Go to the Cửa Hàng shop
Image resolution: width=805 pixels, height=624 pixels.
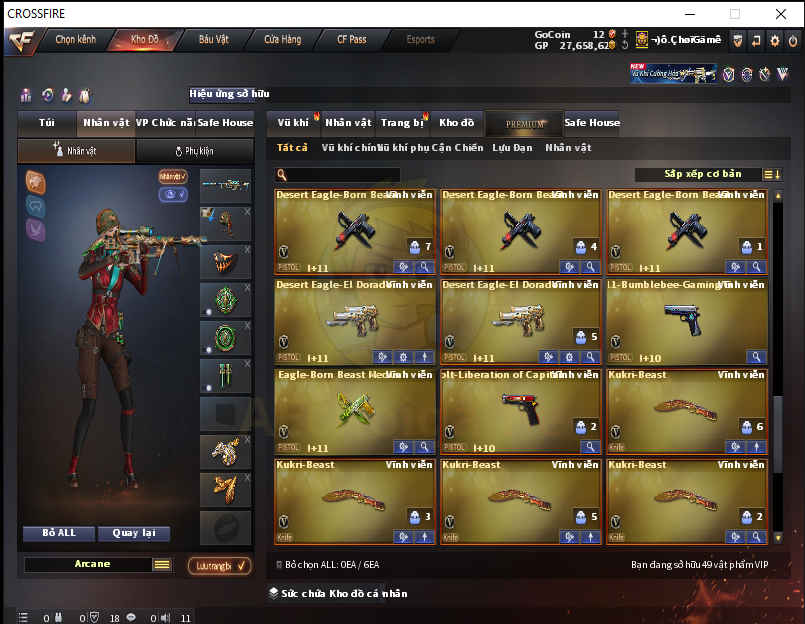[282, 40]
